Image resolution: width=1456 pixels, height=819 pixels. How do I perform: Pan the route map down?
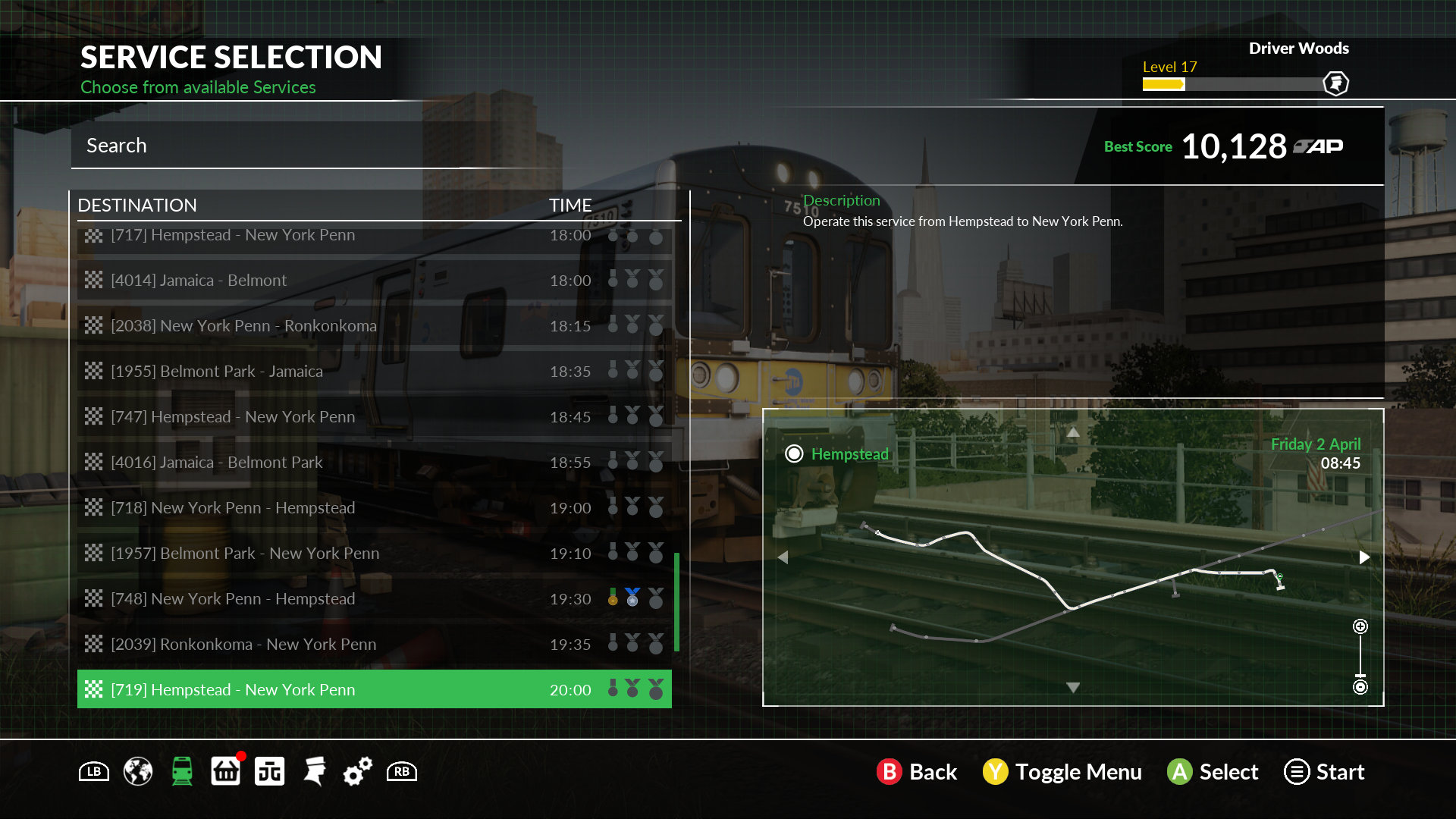click(x=1073, y=687)
